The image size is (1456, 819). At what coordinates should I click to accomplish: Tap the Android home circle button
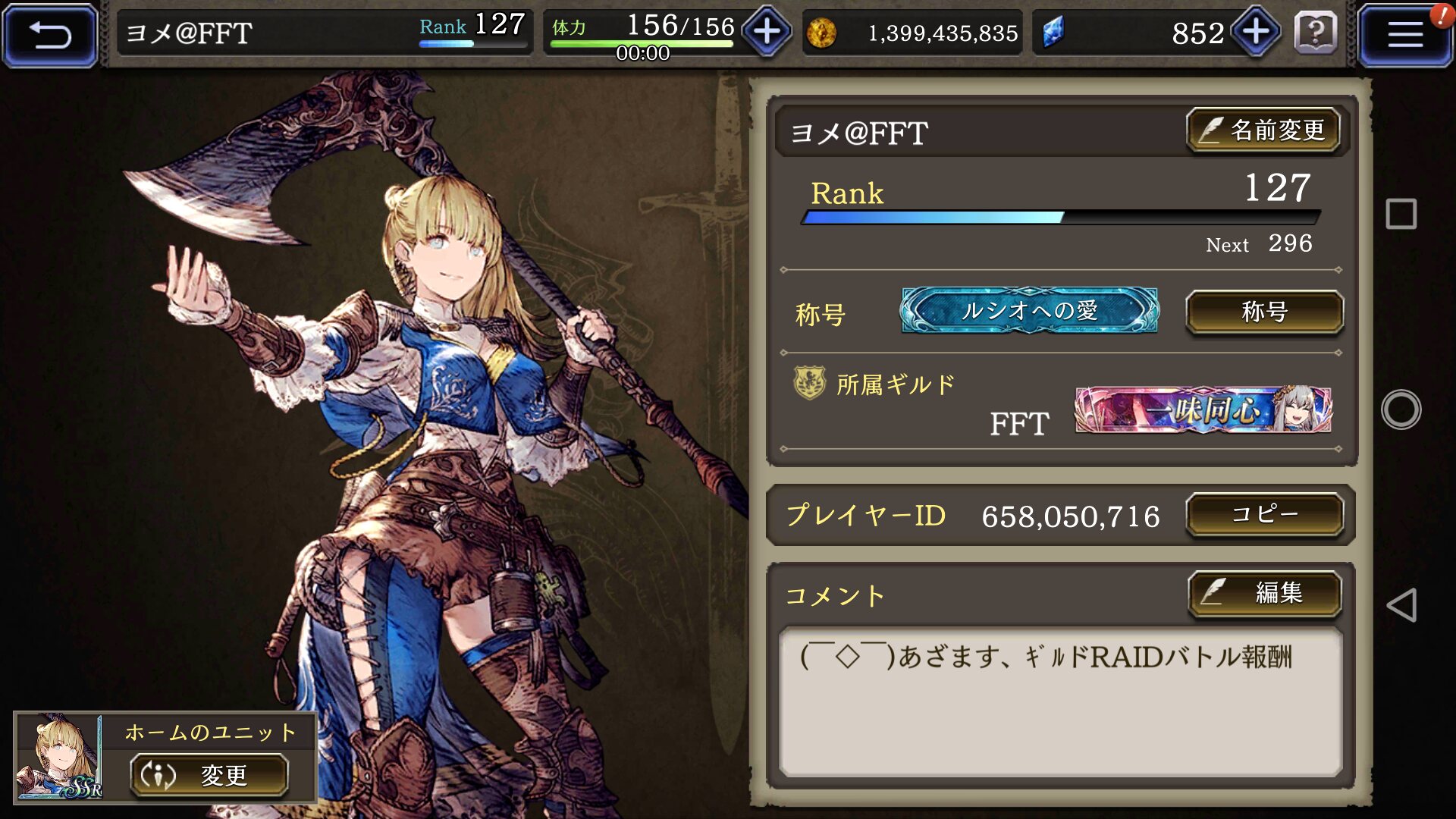(1401, 409)
